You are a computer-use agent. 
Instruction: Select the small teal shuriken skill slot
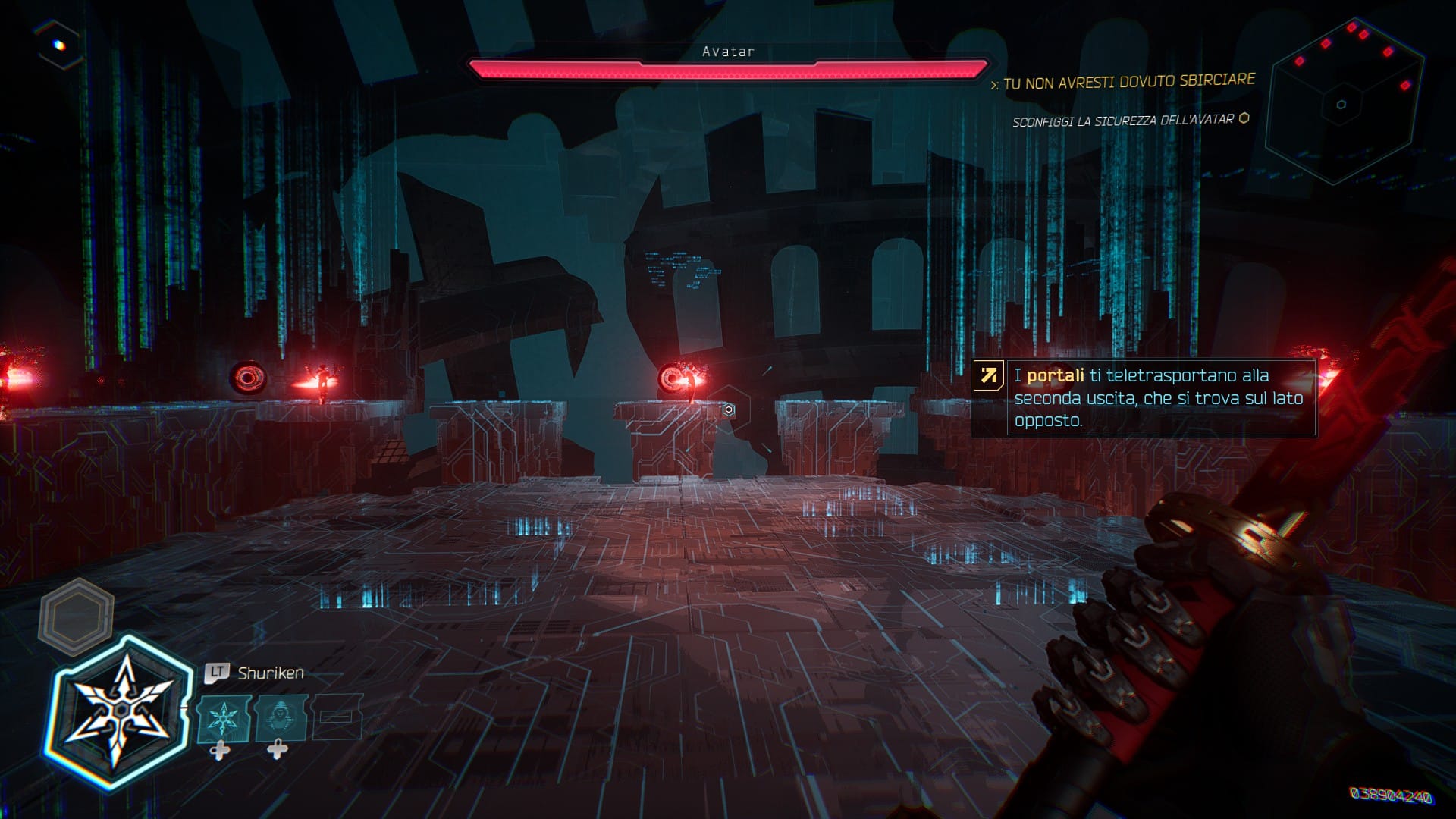(224, 718)
